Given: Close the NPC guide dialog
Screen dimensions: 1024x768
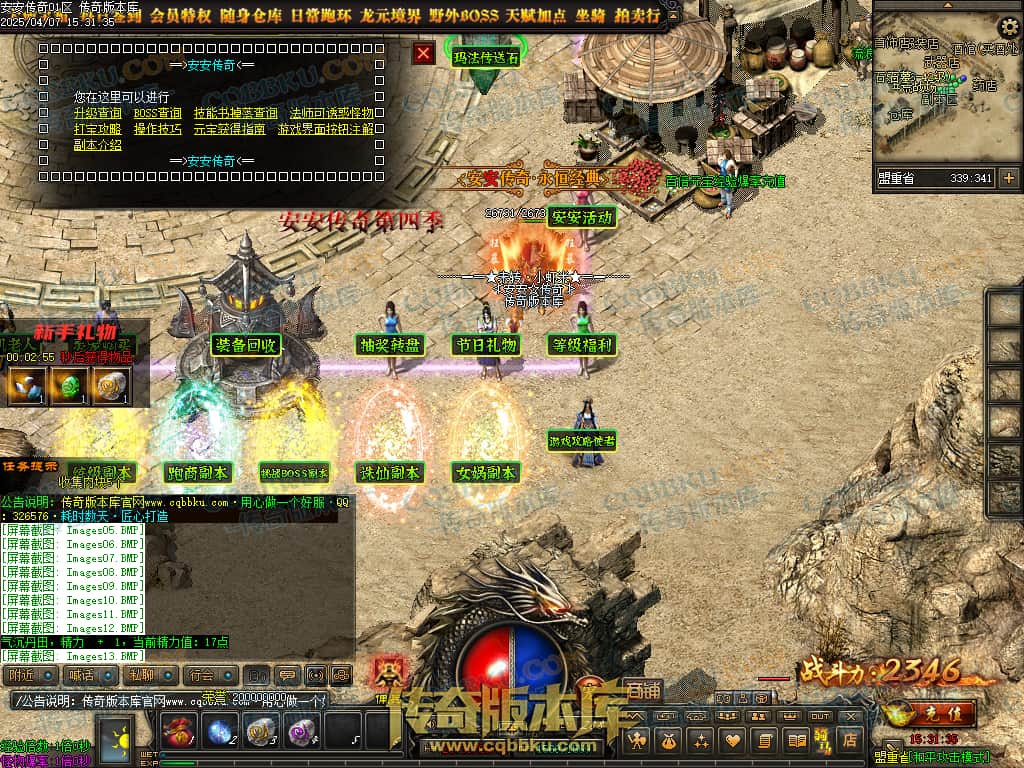Looking at the screenshot, I should click(x=424, y=53).
